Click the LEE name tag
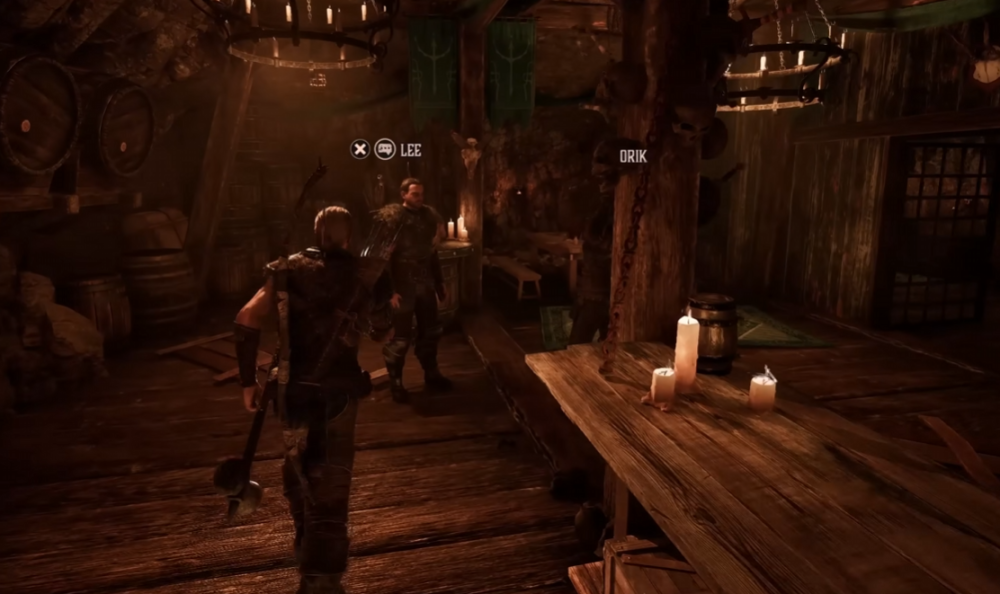The image size is (1000, 594). tap(411, 150)
